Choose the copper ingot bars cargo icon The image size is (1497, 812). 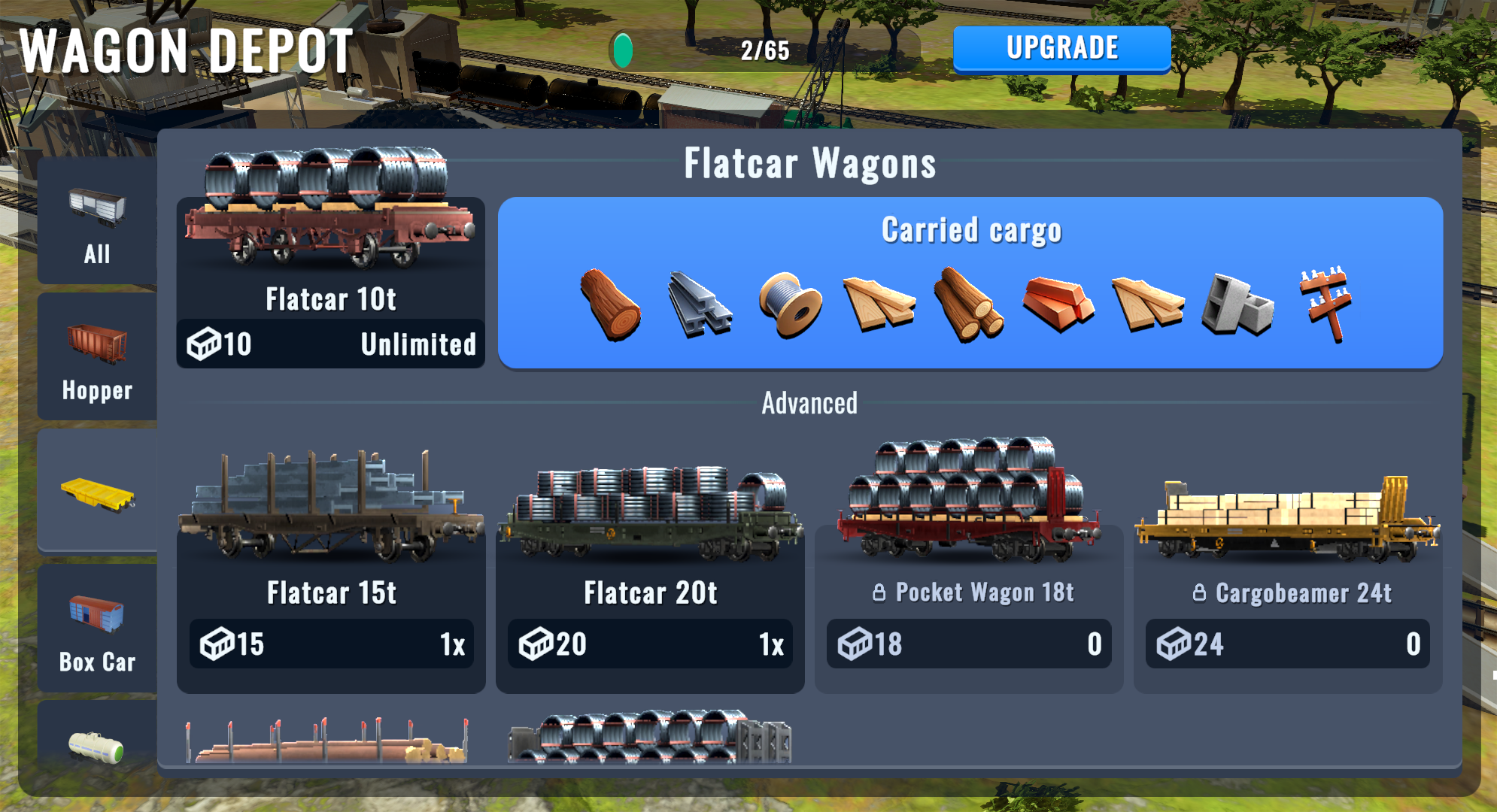tap(1058, 303)
